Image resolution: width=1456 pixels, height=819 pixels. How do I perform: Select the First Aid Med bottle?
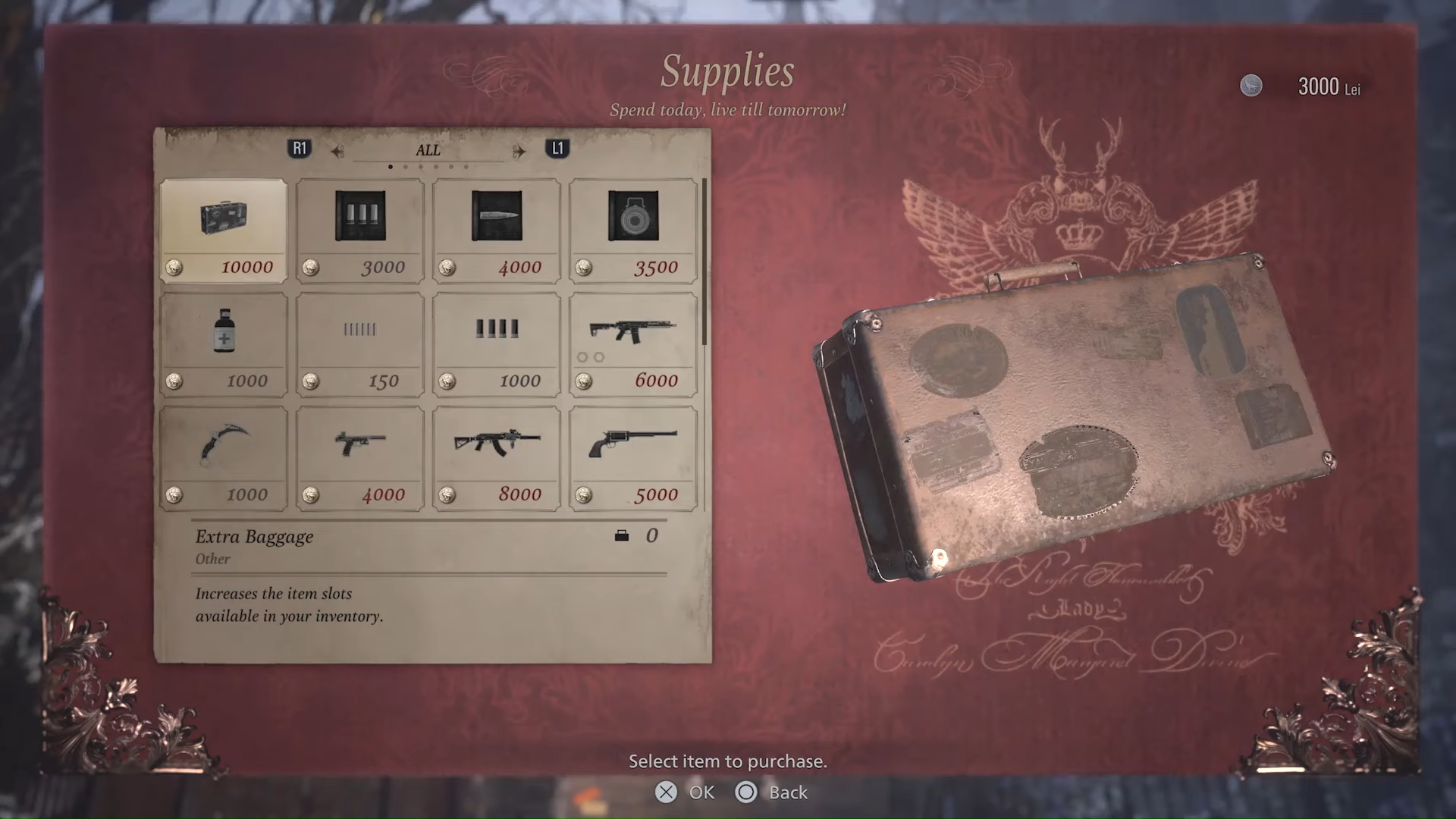[223, 341]
